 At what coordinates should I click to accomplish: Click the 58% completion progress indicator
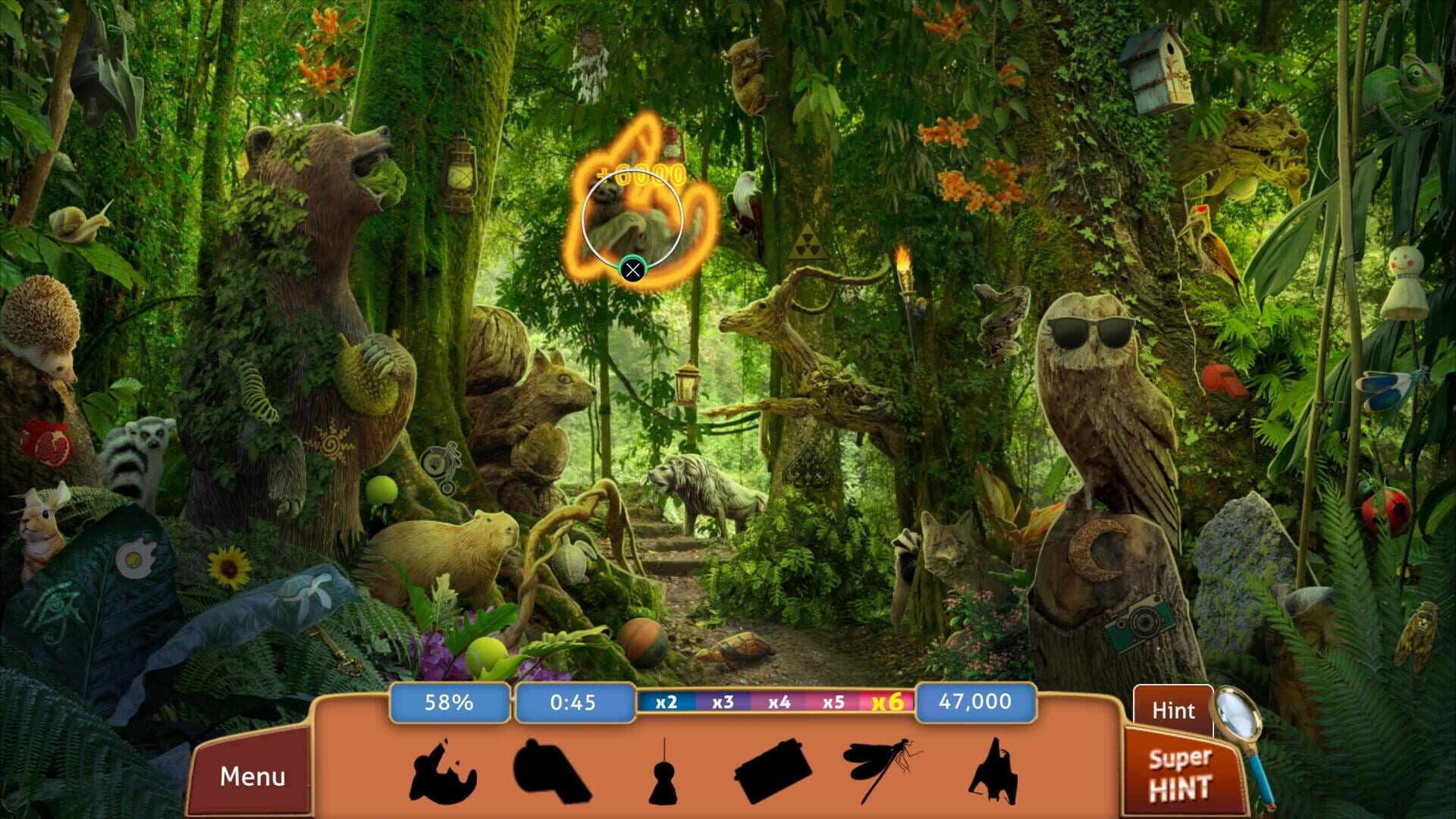point(449,703)
